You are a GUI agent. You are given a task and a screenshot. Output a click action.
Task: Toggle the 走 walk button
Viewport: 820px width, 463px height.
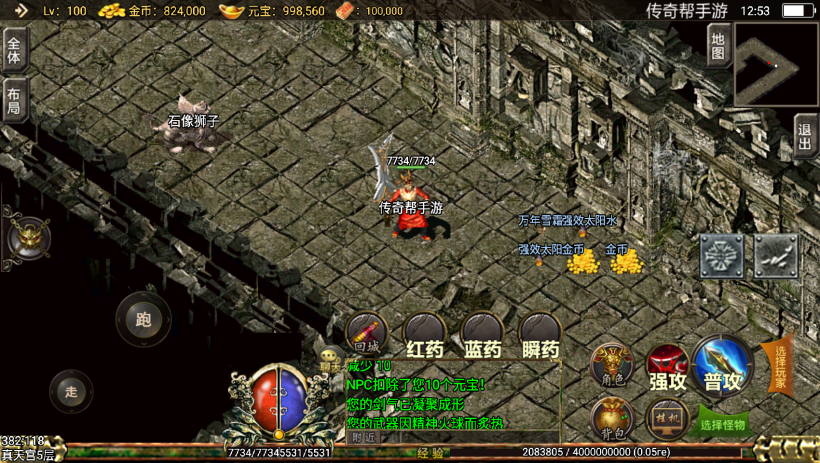pos(70,391)
